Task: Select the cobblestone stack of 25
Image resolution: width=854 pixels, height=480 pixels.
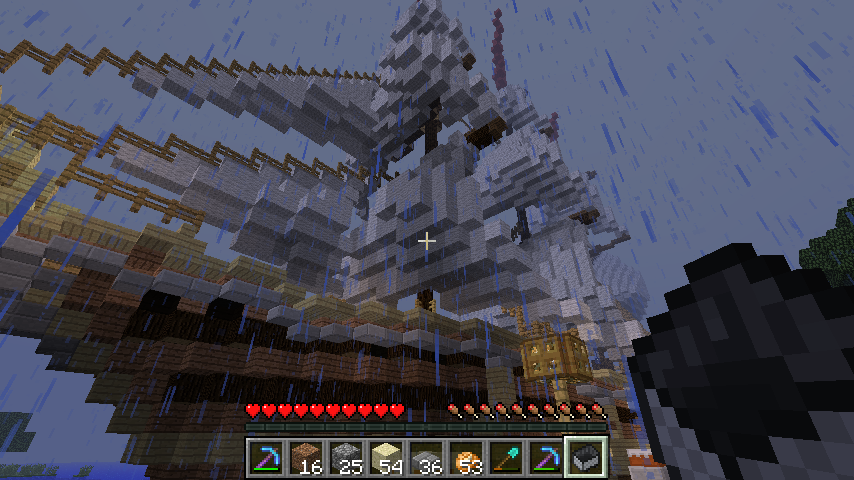Action: 345,457
